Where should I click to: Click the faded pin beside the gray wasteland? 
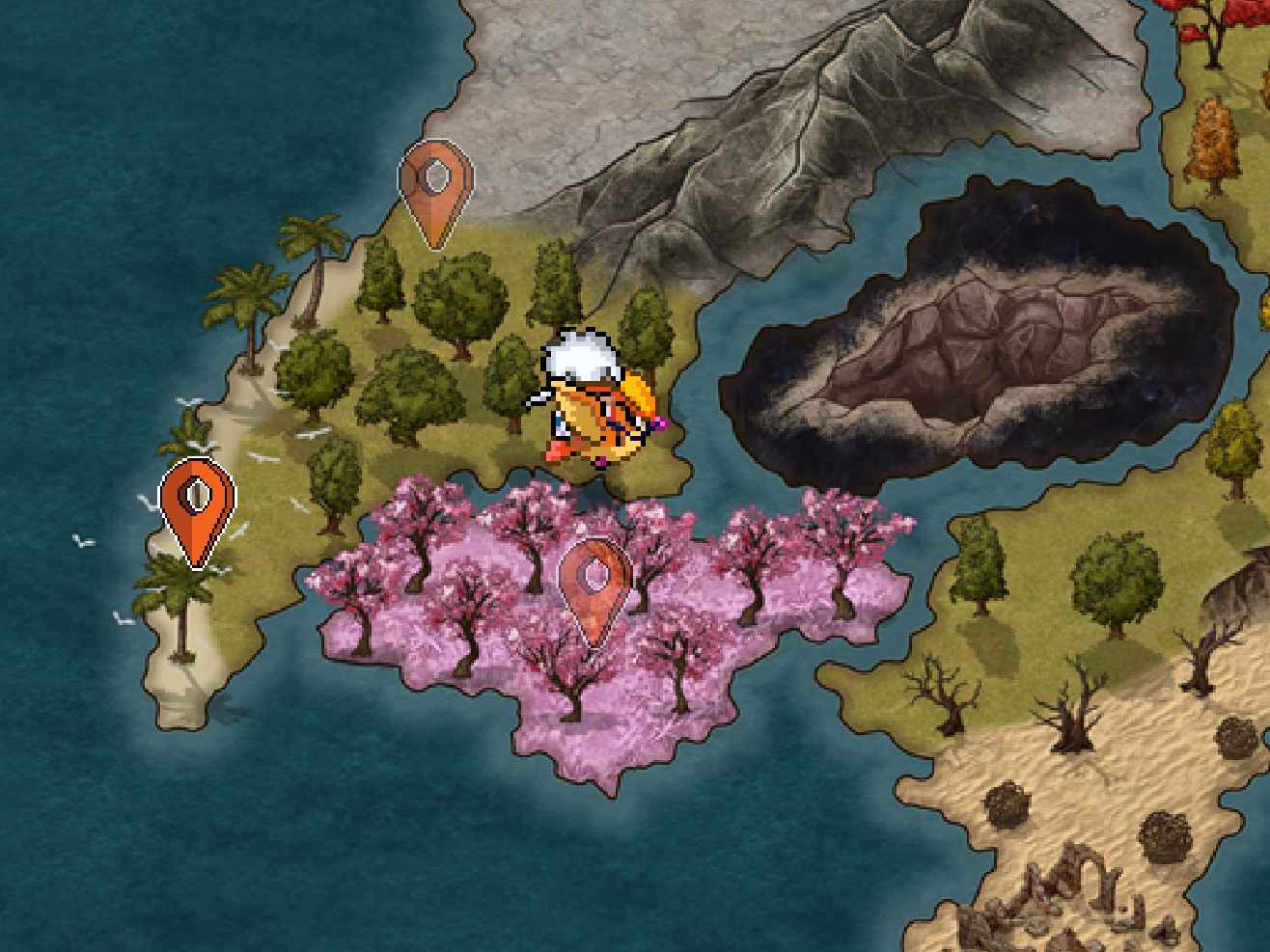[x=436, y=190]
